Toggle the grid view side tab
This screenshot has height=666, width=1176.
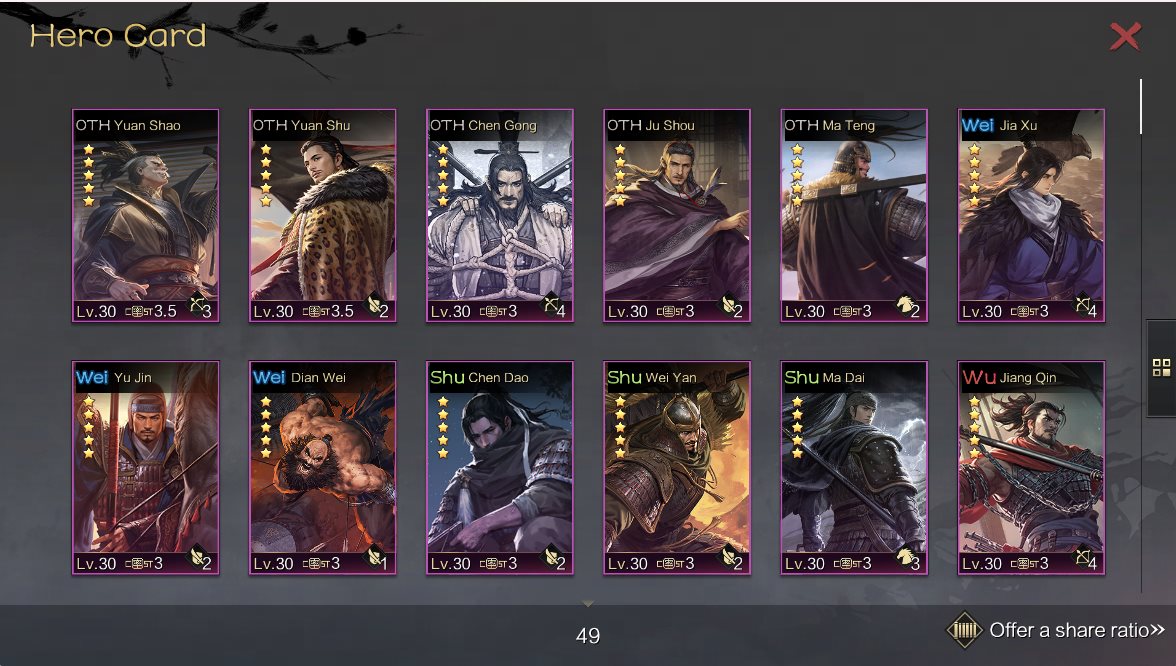pyautogui.click(x=1161, y=367)
